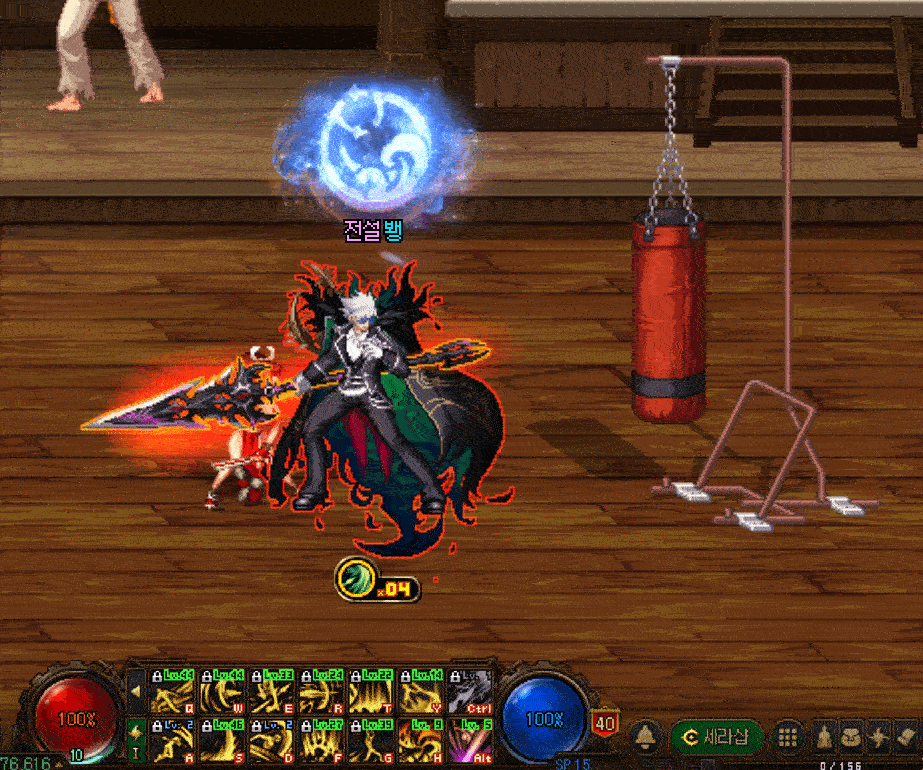Open the 세라샵 cash shop
Screen dimensions: 923x770
coord(716,738)
